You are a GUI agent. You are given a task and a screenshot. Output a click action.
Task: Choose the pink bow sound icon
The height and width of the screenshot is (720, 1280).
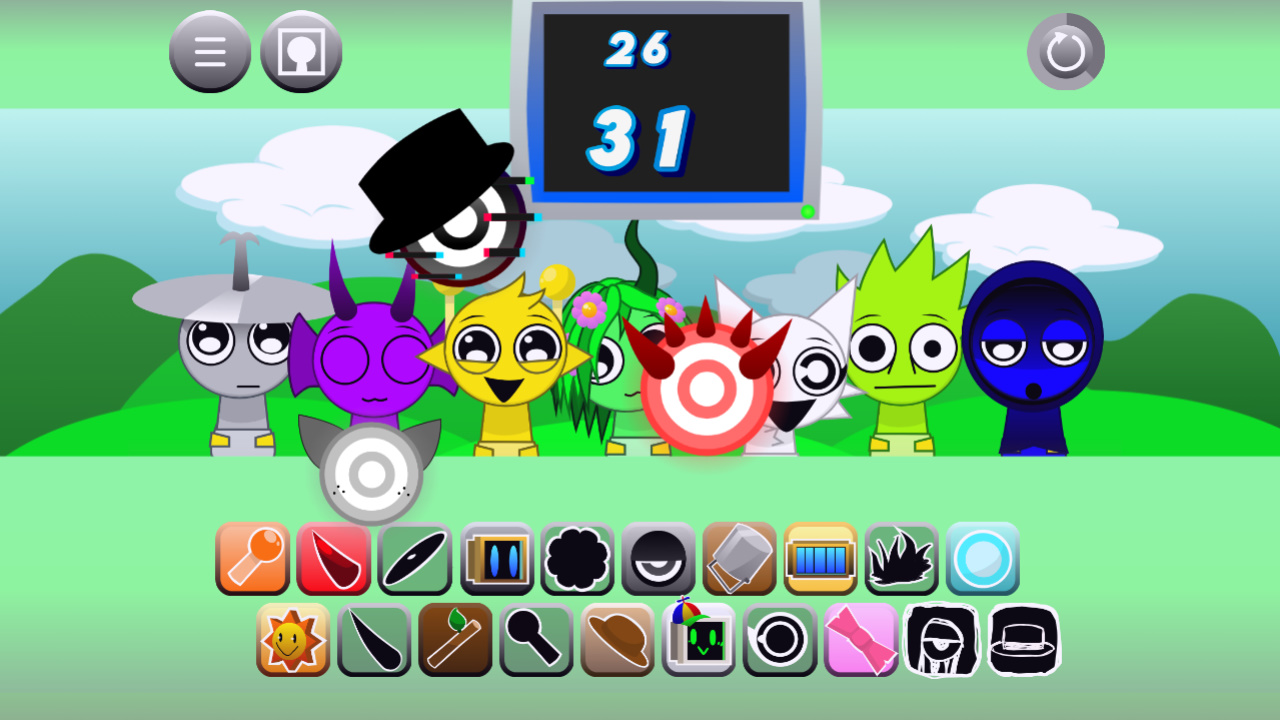(x=861, y=640)
